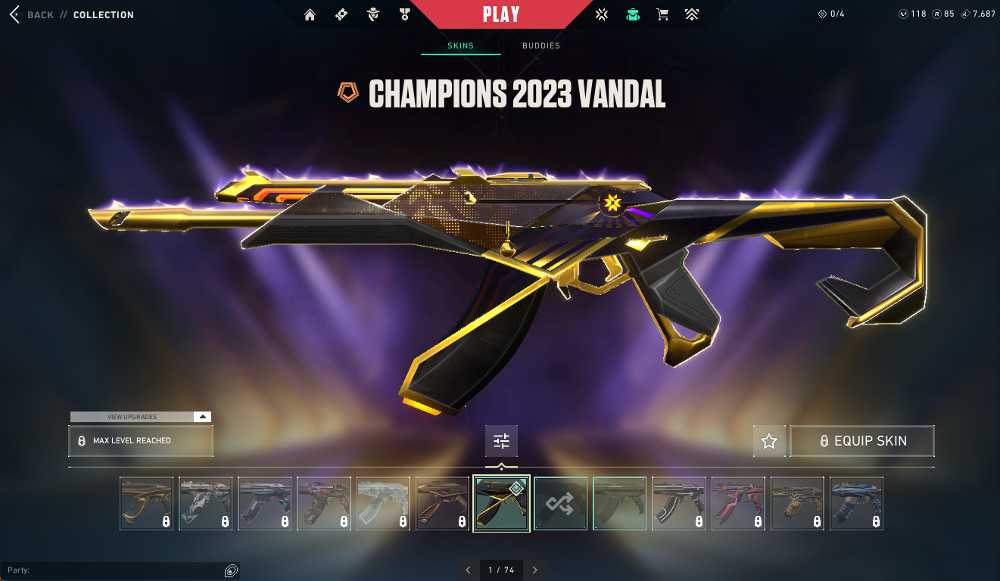Viewport: 1000px width, 581px height.
Task: Open the Home page icon
Action: click(x=310, y=15)
